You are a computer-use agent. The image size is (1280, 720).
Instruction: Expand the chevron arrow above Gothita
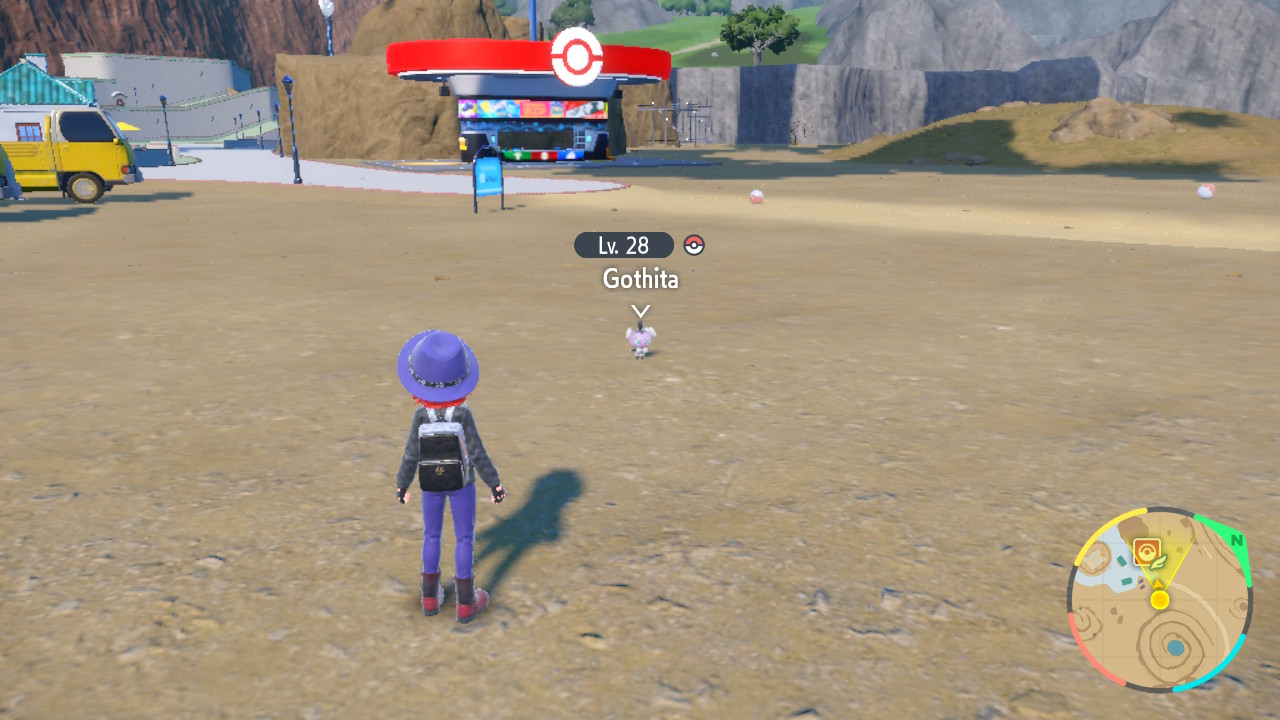[x=639, y=312]
